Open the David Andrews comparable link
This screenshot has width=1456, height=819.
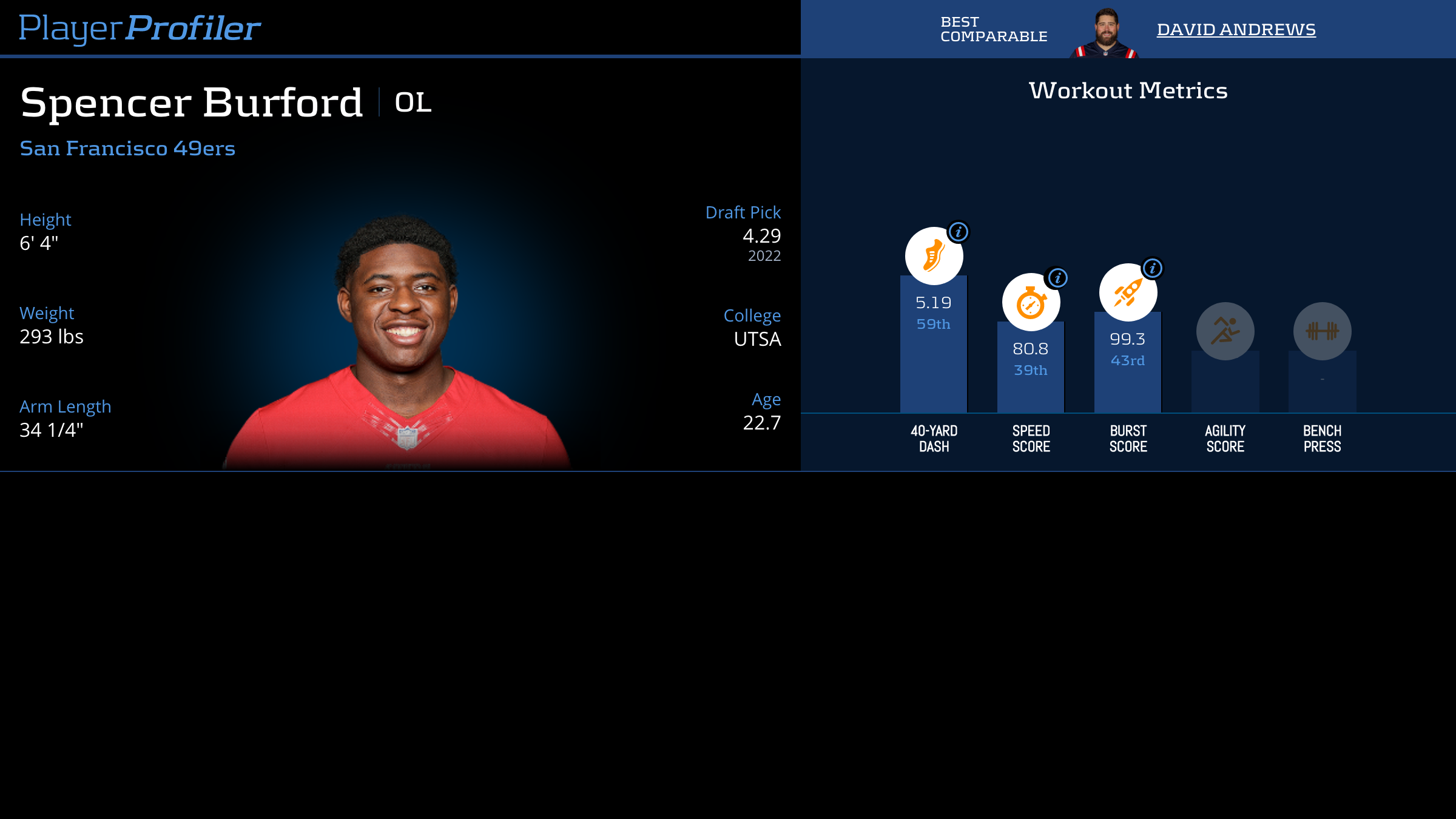pos(1236,29)
